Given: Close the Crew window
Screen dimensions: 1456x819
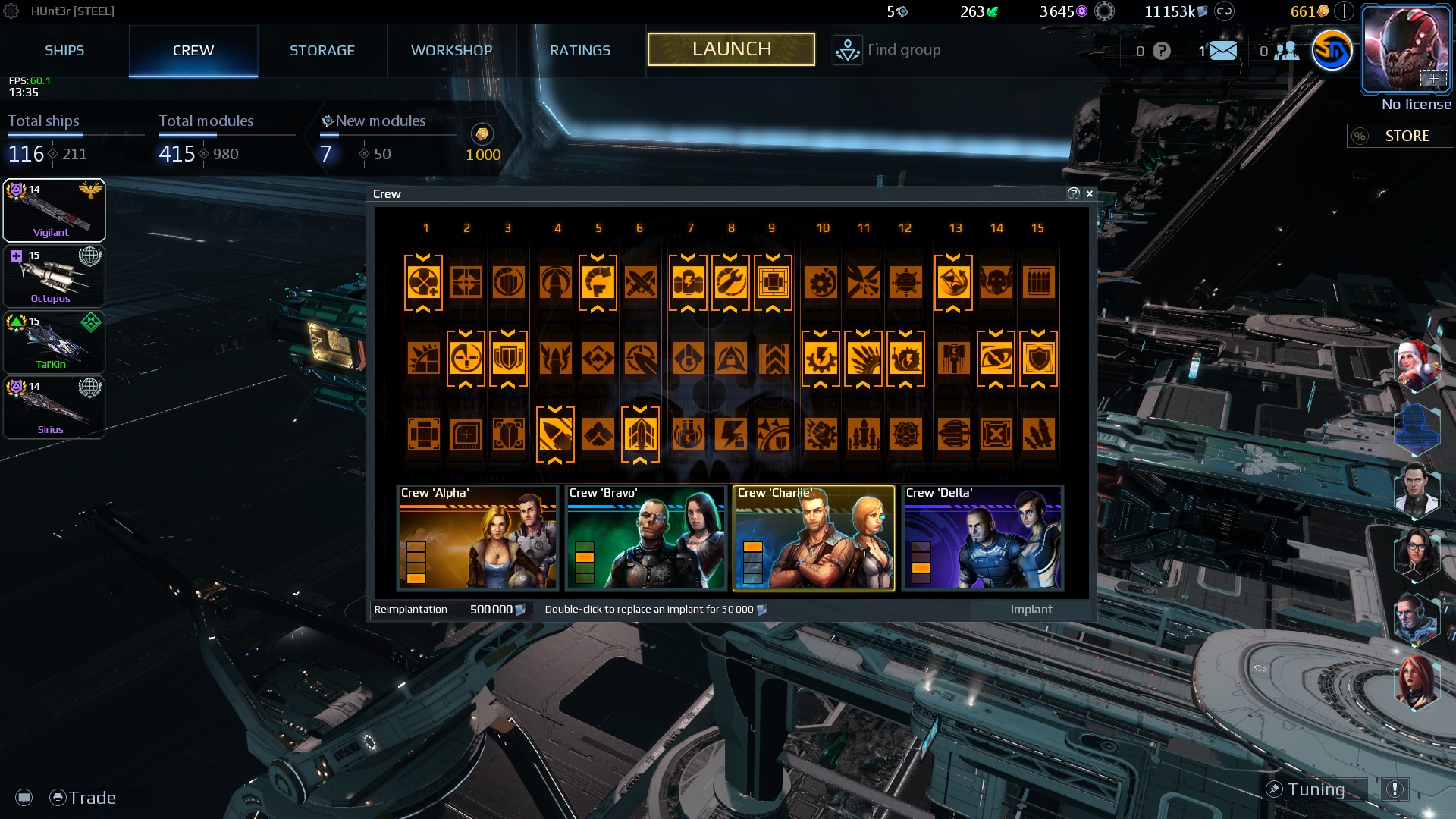Looking at the screenshot, I should (x=1090, y=194).
